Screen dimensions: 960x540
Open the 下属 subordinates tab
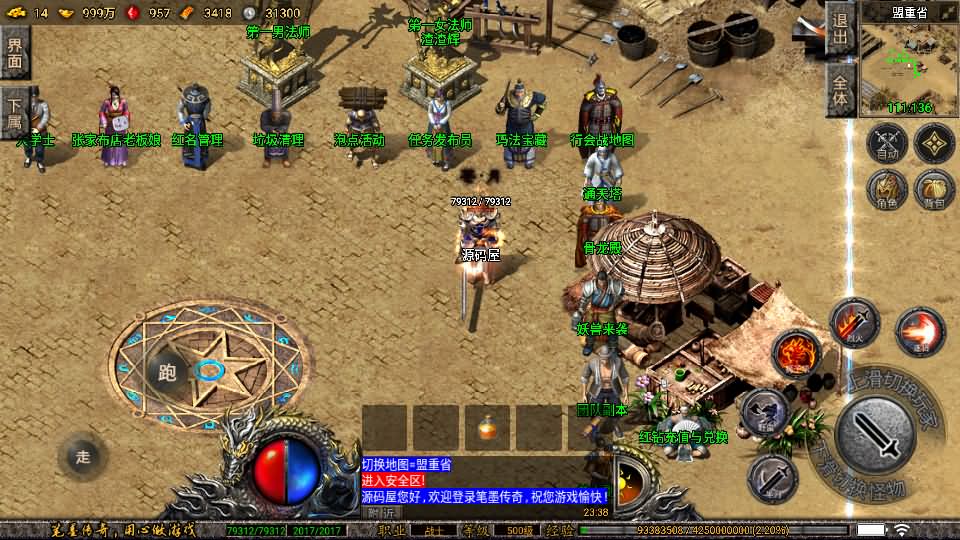15,113
